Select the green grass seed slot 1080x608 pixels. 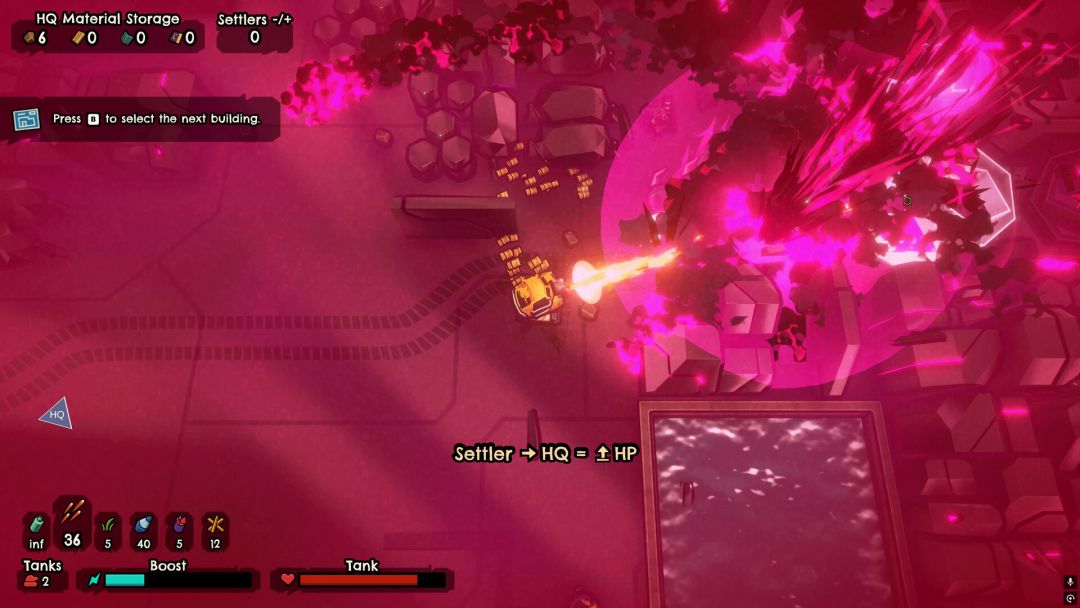tap(108, 531)
